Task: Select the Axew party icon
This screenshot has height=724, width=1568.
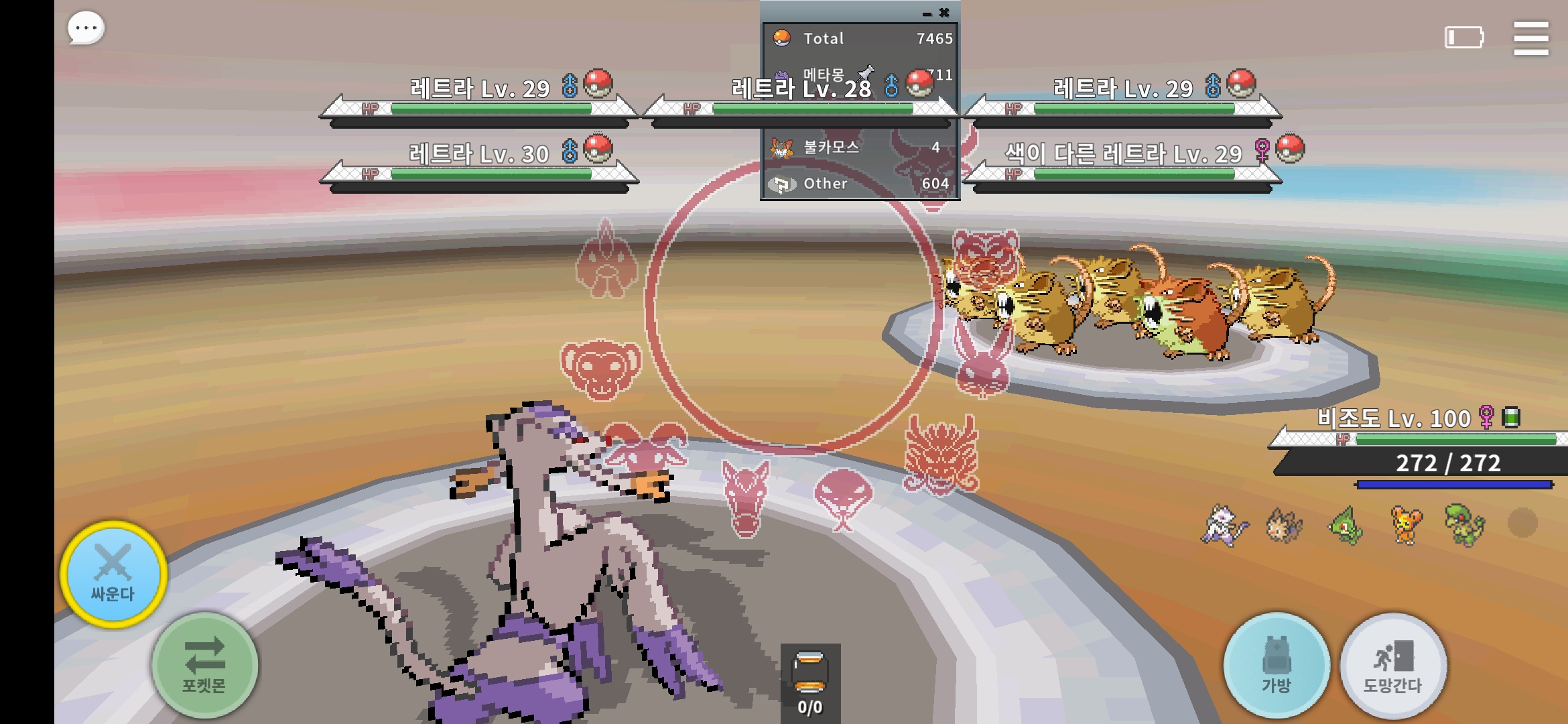Action: tap(1346, 525)
